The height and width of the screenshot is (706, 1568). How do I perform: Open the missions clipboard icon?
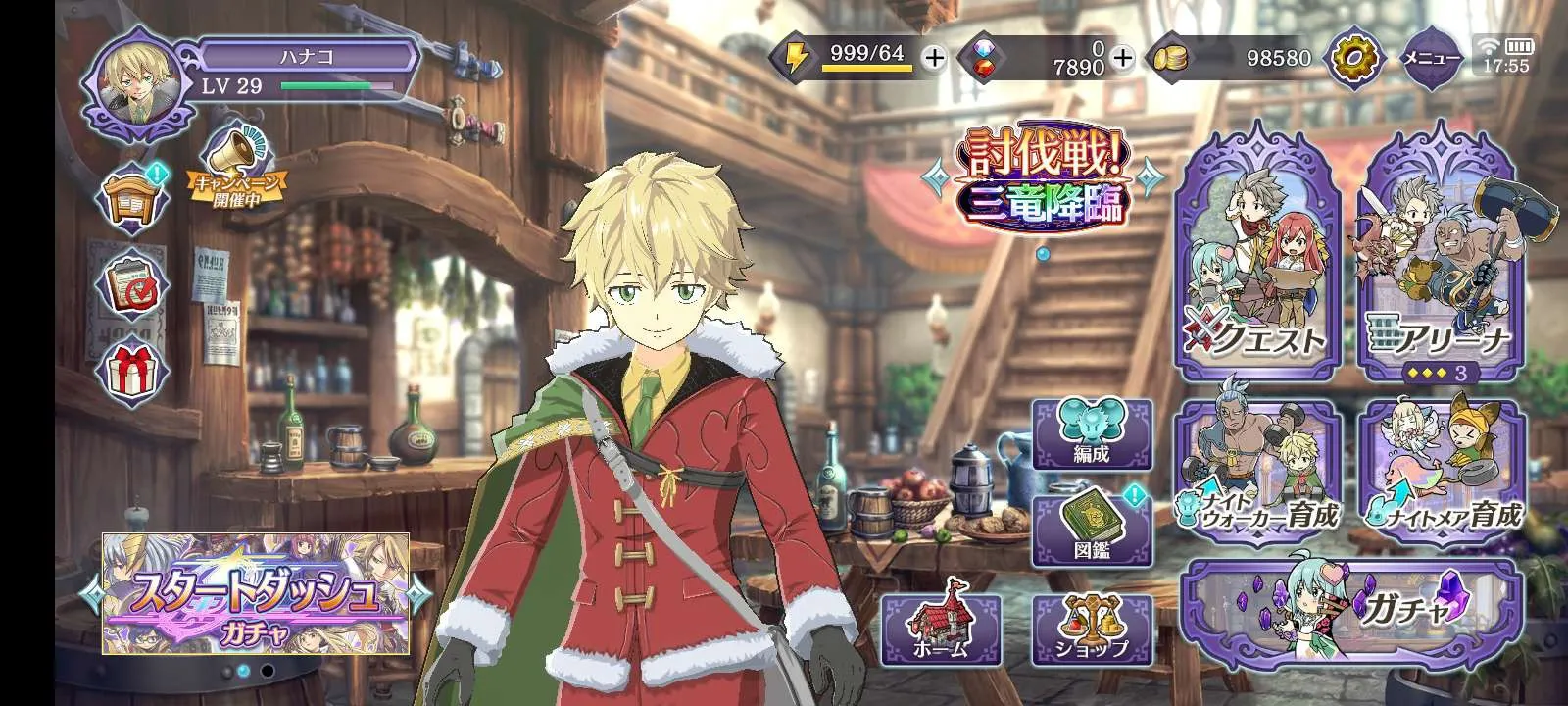[x=132, y=285]
